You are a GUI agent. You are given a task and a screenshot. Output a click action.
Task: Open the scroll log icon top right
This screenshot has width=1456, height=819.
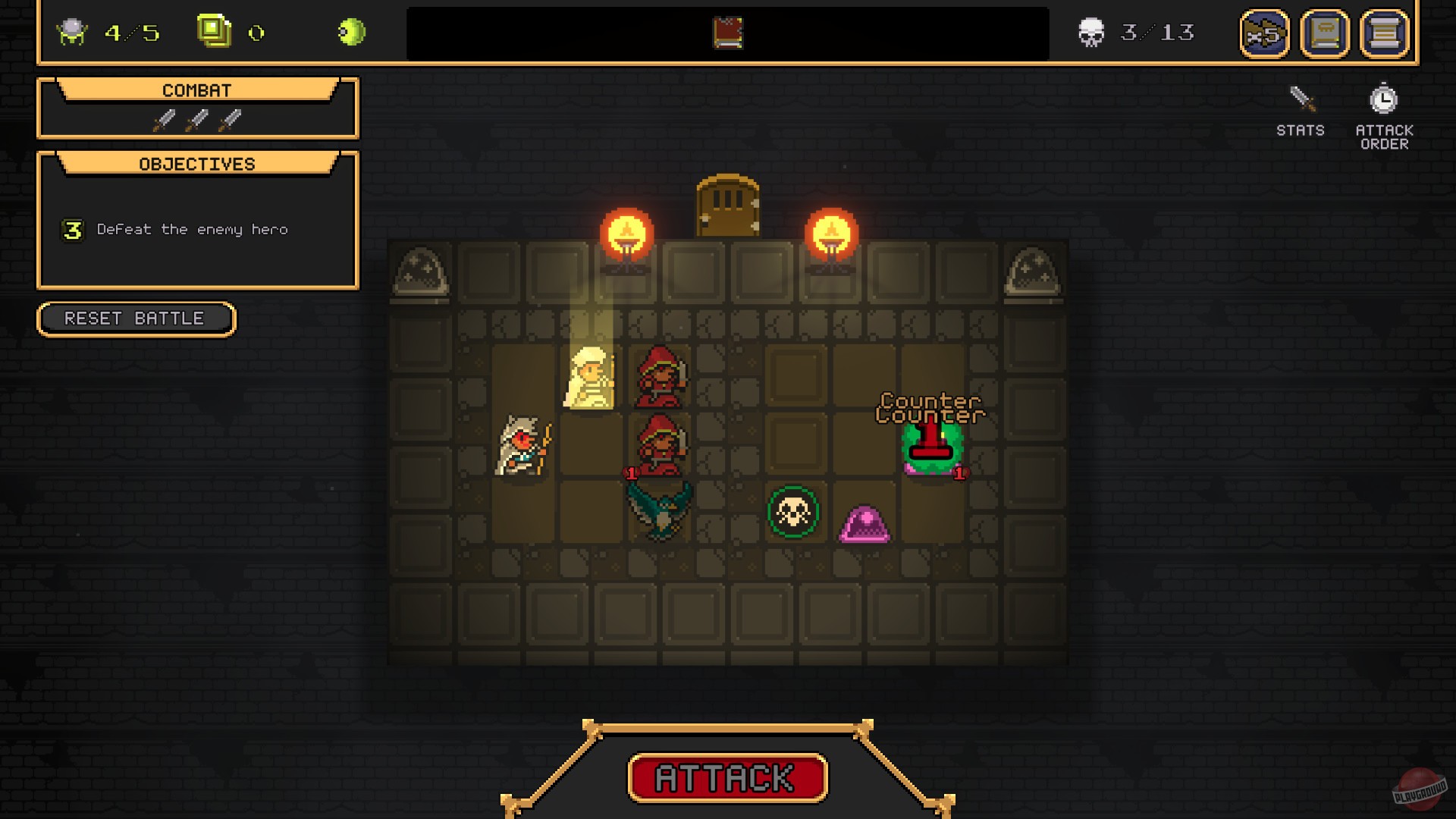tap(1385, 33)
